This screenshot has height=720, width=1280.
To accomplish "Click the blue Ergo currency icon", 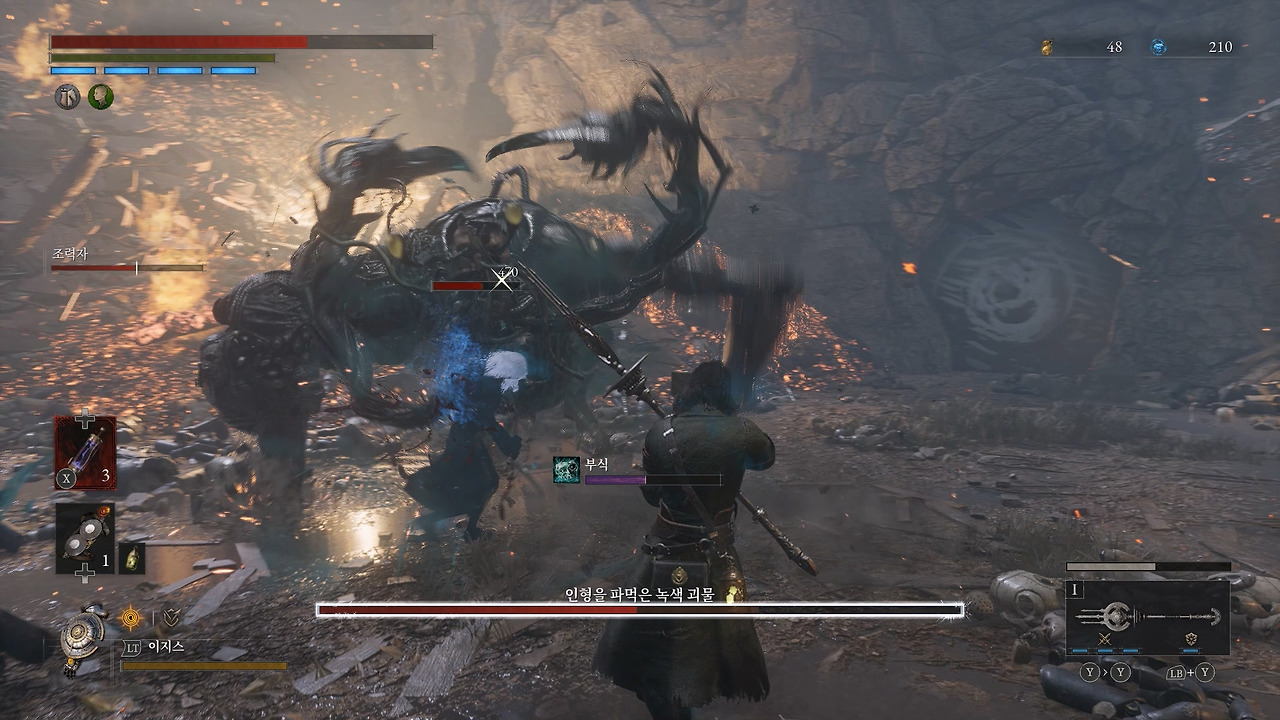I will pyautogui.click(x=1159, y=47).
